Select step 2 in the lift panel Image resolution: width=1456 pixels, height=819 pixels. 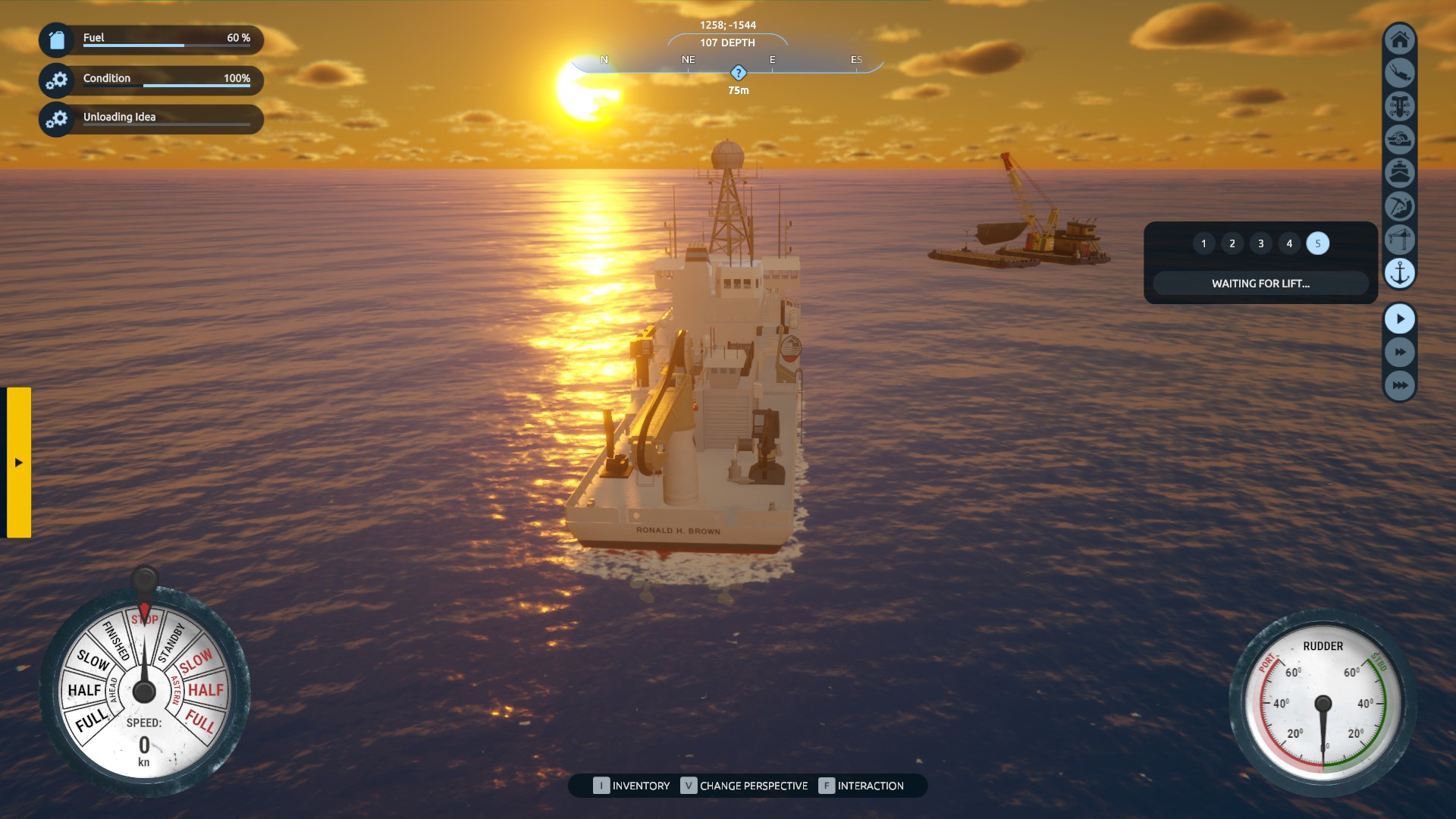pyautogui.click(x=1232, y=243)
